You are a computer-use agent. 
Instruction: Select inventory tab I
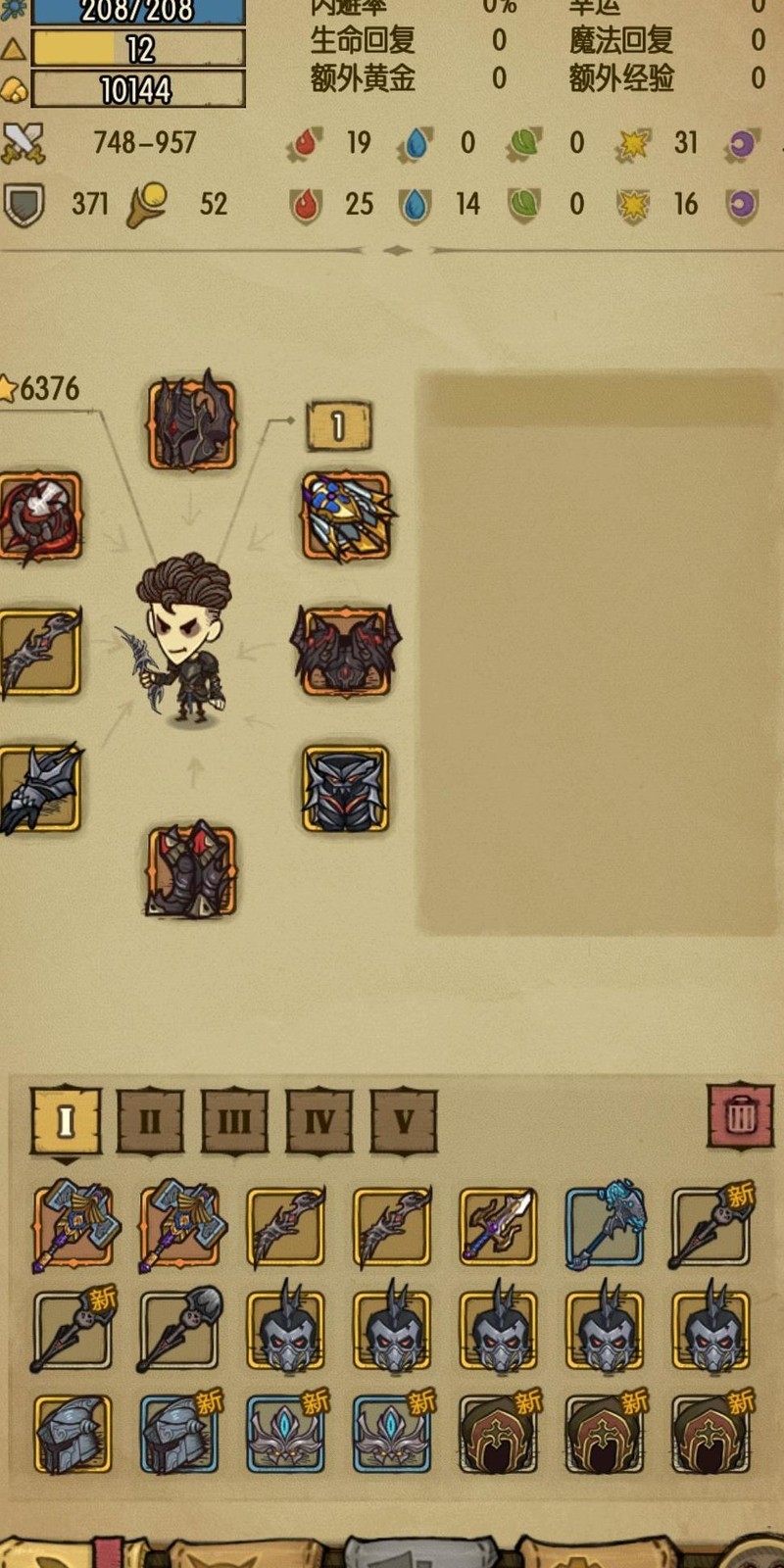coord(66,1120)
